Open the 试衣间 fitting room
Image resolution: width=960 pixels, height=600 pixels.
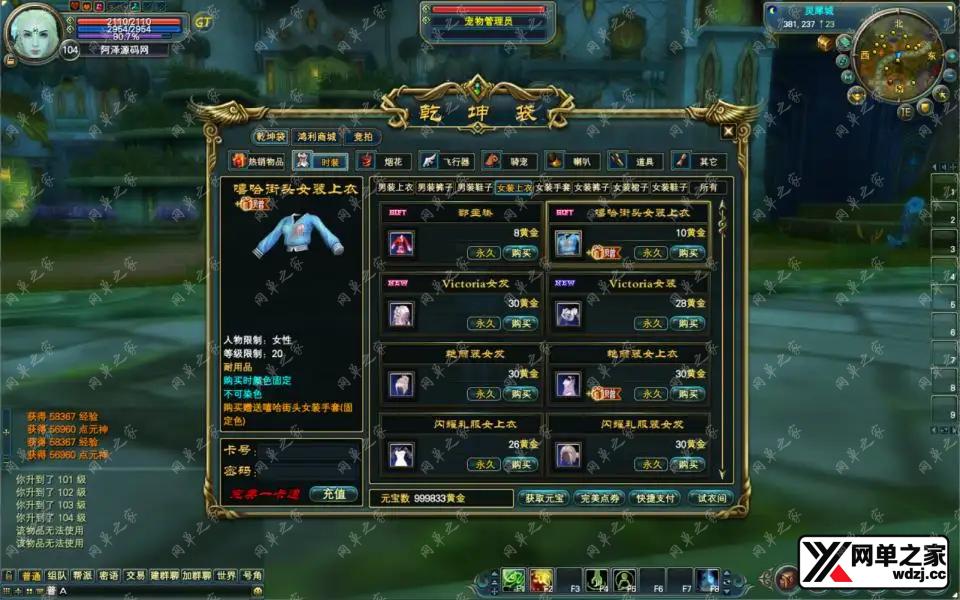pos(711,498)
